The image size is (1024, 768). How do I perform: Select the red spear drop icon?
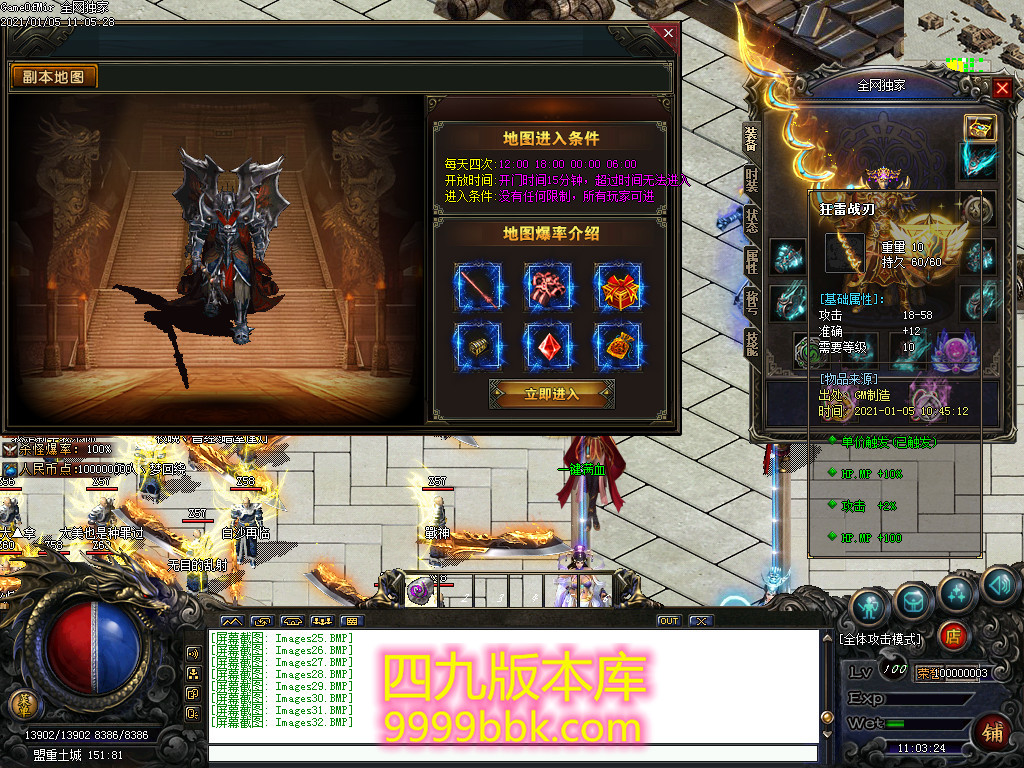coord(478,288)
